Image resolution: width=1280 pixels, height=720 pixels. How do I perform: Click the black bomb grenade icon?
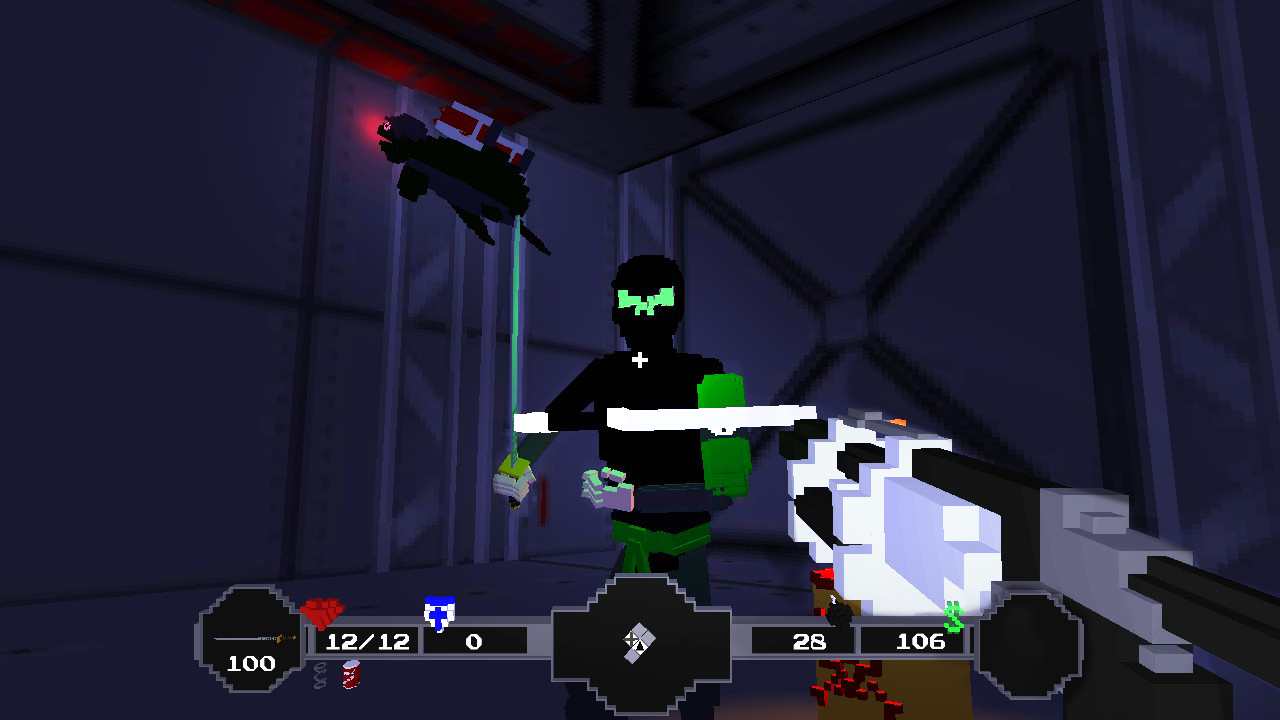point(838,614)
